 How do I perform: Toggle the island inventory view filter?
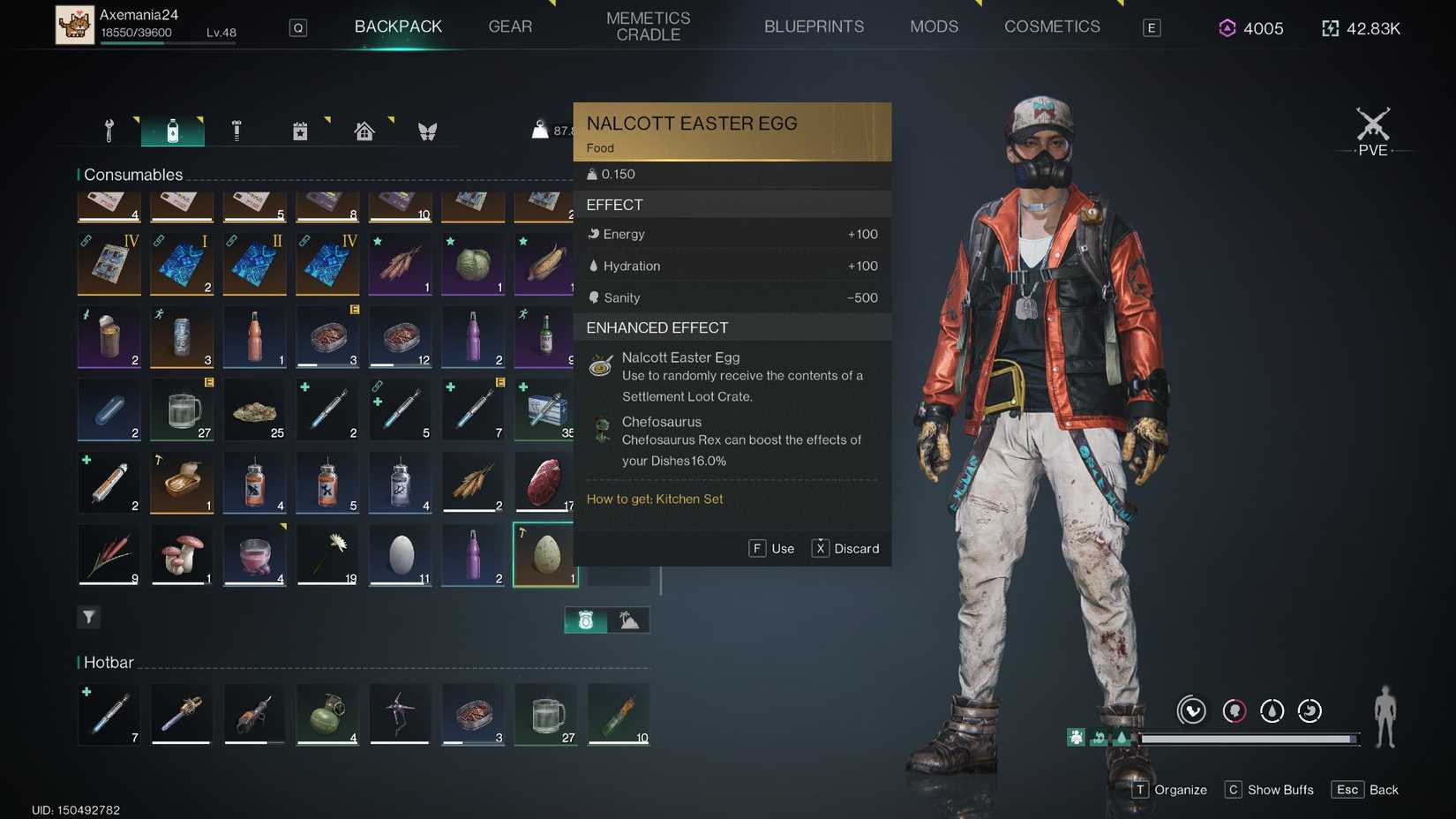(x=630, y=620)
